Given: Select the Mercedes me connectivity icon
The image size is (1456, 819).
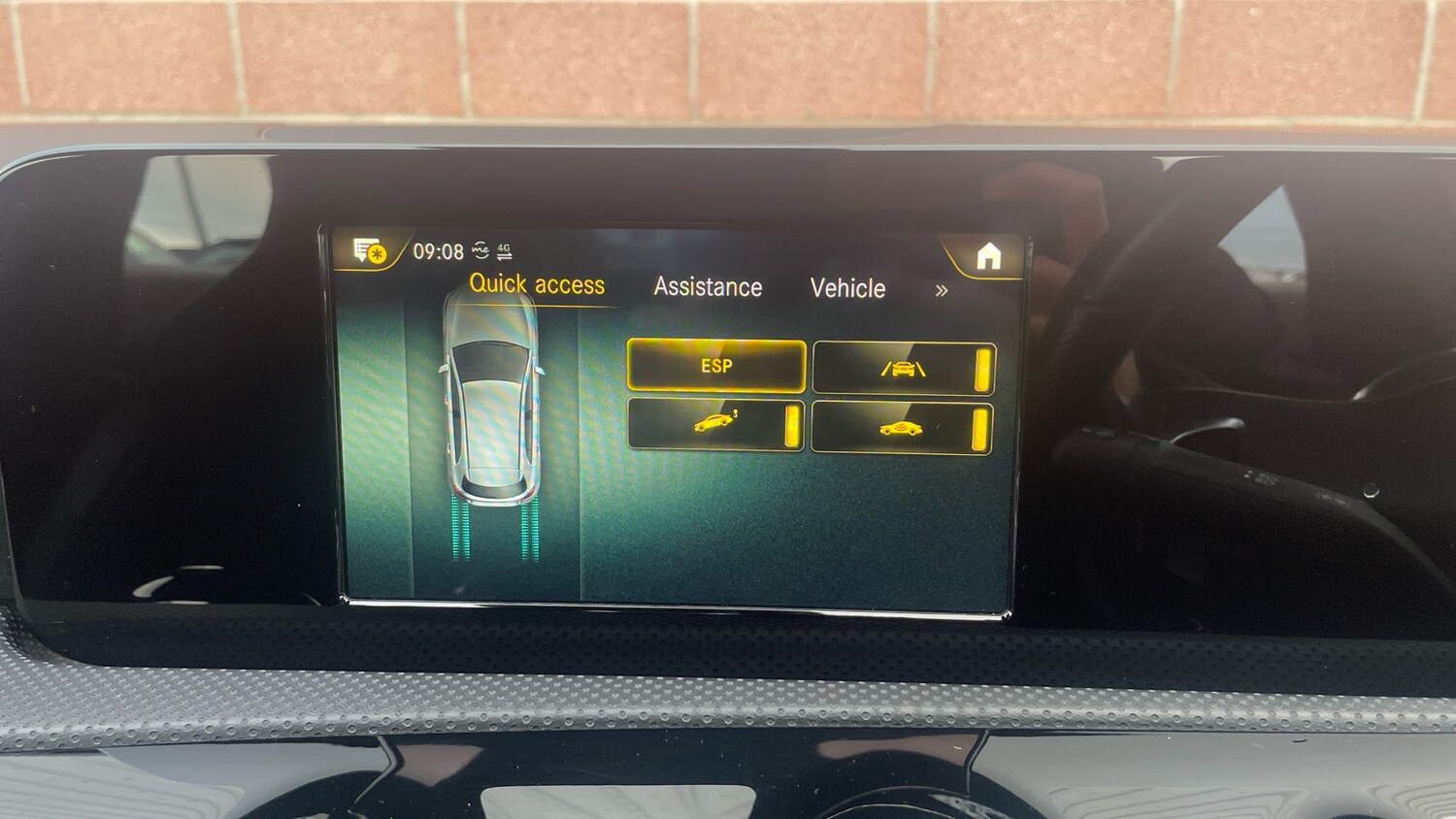Looking at the screenshot, I should pyautogui.click(x=480, y=250).
